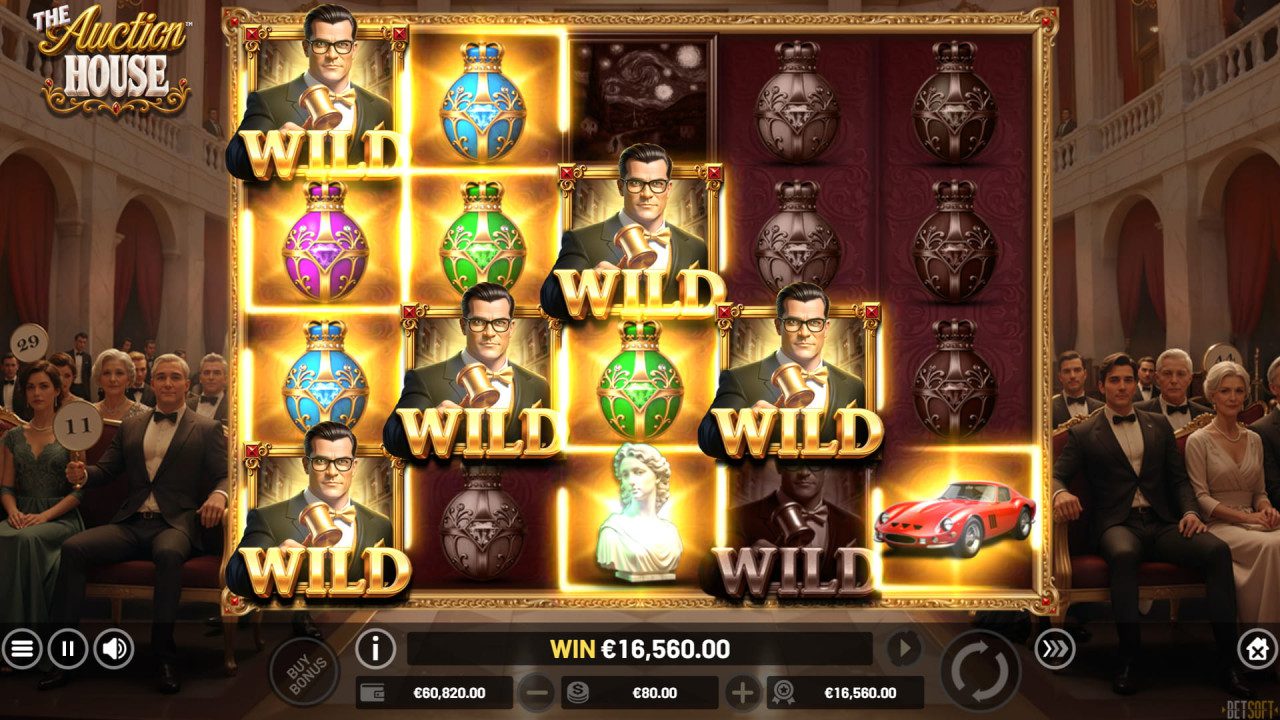
Task: Click the WIN €16,560.00 display bar
Action: coord(640,649)
